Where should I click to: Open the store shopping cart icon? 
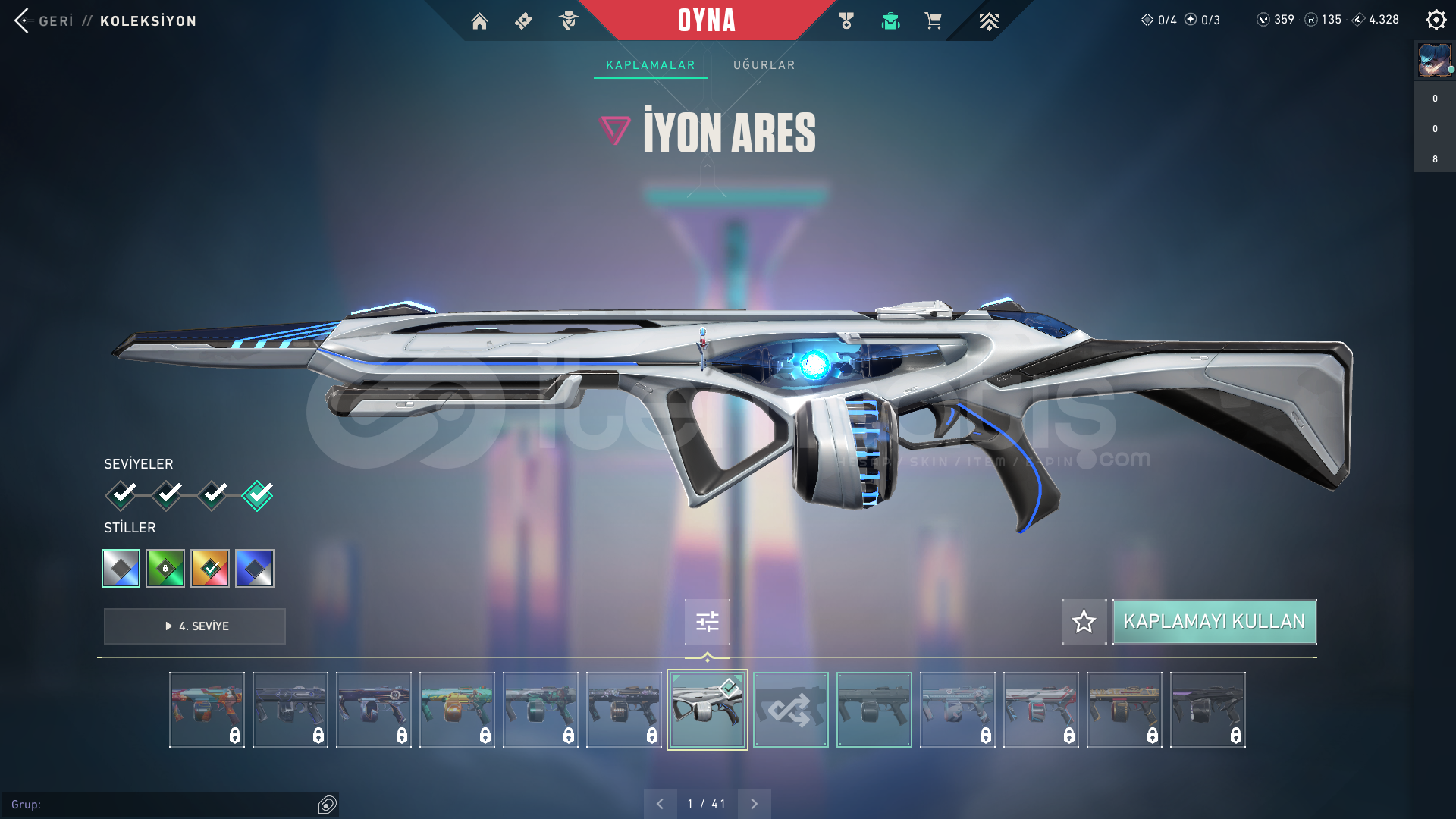(x=933, y=21)
